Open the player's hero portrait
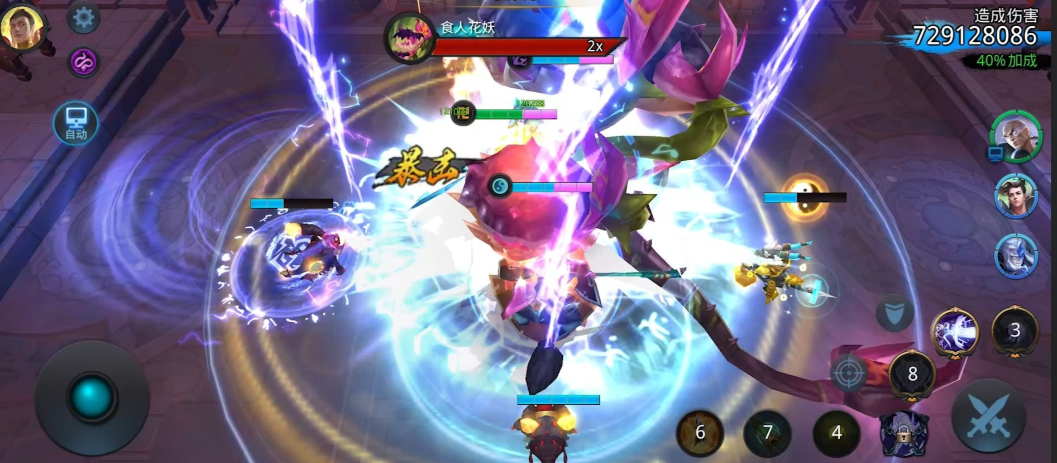Screen dimensions: 1057x463 22,26
